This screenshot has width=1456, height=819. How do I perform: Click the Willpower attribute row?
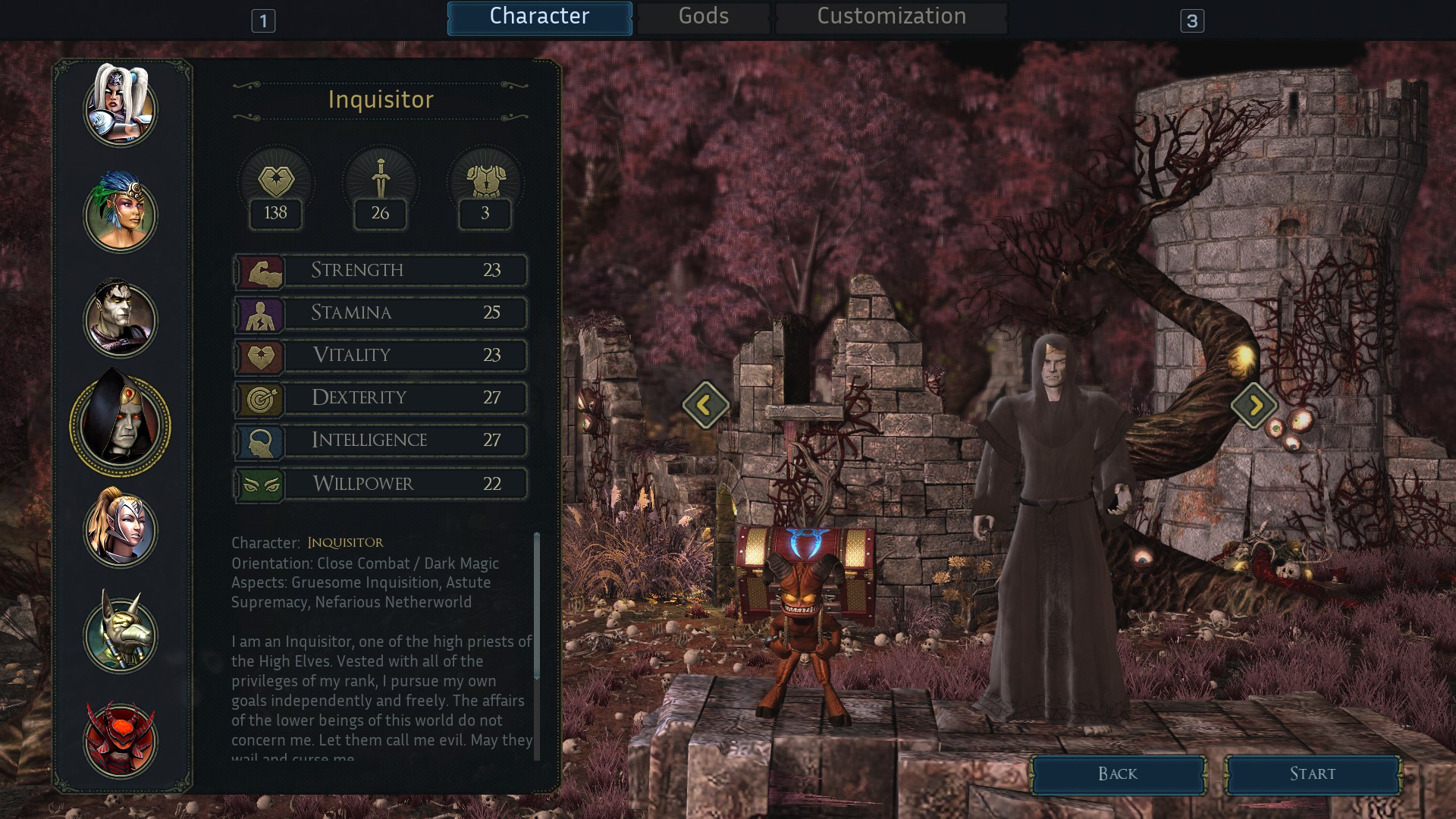(x=380, y=484)
